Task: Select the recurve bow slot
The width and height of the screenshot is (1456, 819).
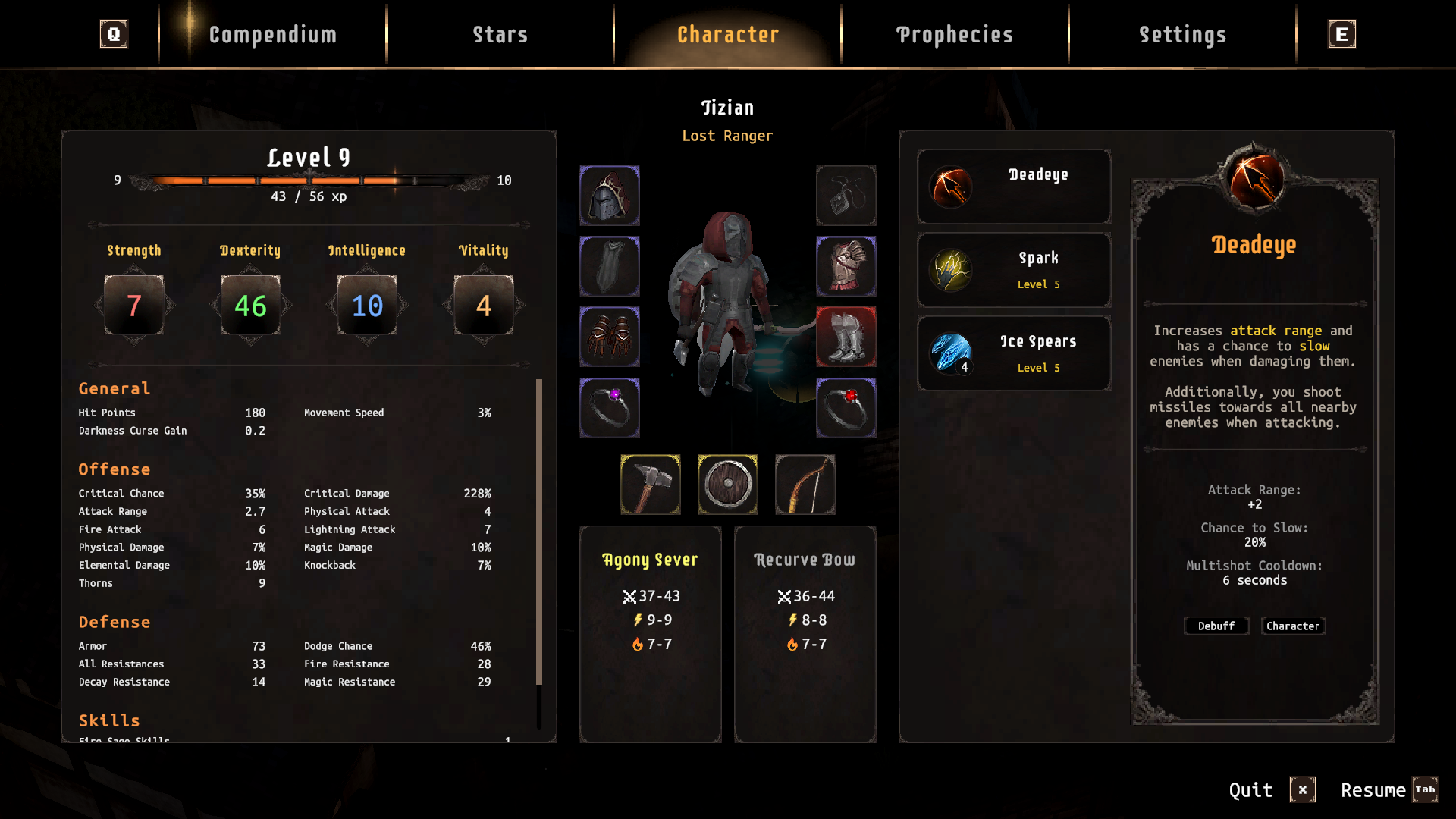Action: [x=805, y=485]
